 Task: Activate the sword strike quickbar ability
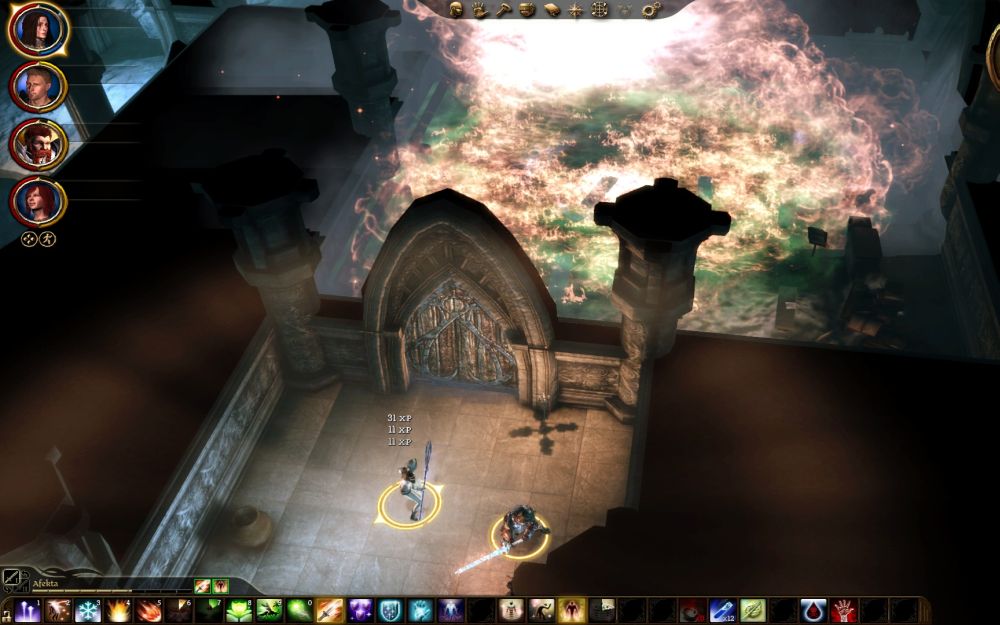[329, 611]
